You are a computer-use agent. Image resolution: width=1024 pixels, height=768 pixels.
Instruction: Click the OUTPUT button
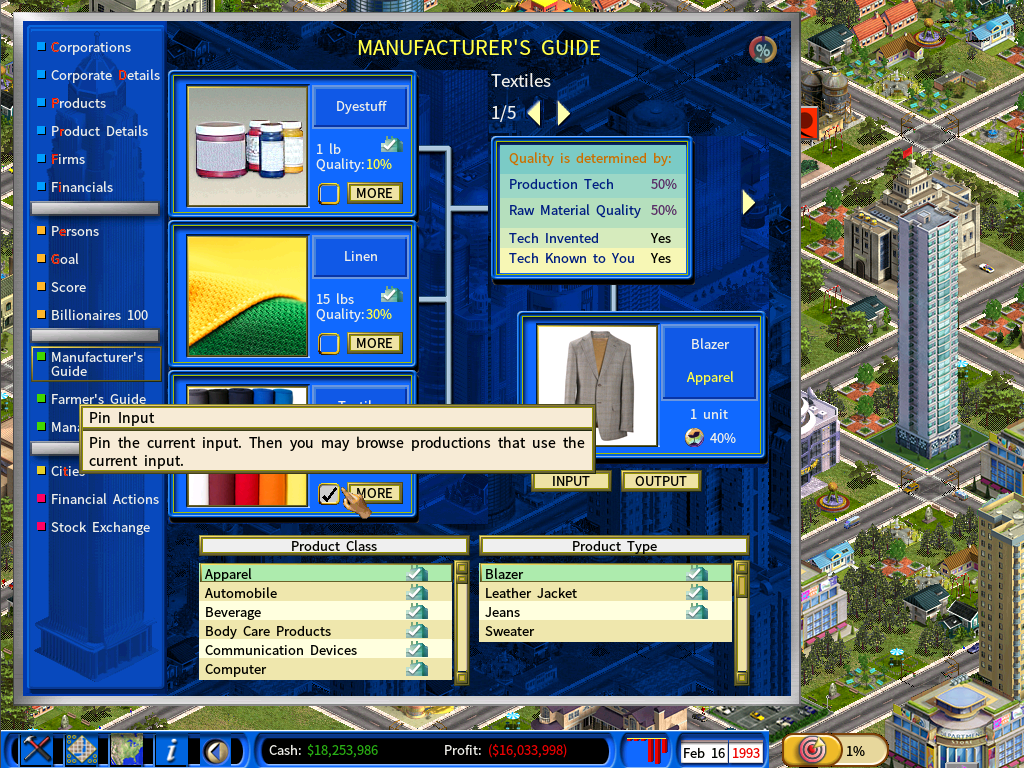point(660,481)
